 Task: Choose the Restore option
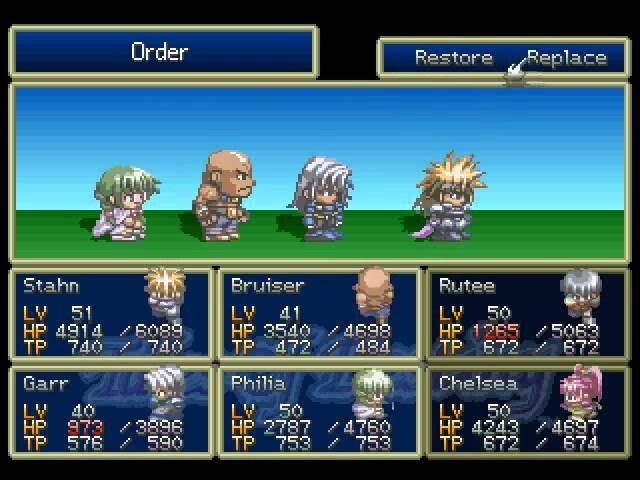tap(454, 57)
